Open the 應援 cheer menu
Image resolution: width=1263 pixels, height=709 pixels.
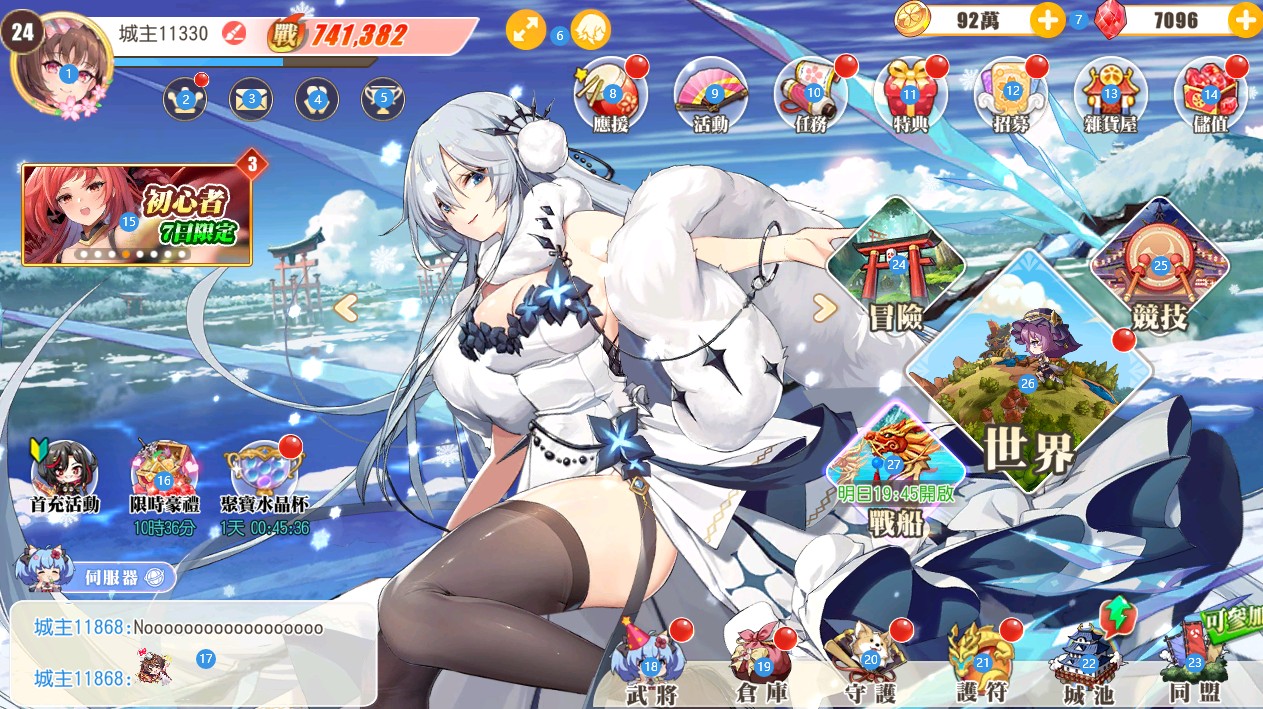click(610, 95)
